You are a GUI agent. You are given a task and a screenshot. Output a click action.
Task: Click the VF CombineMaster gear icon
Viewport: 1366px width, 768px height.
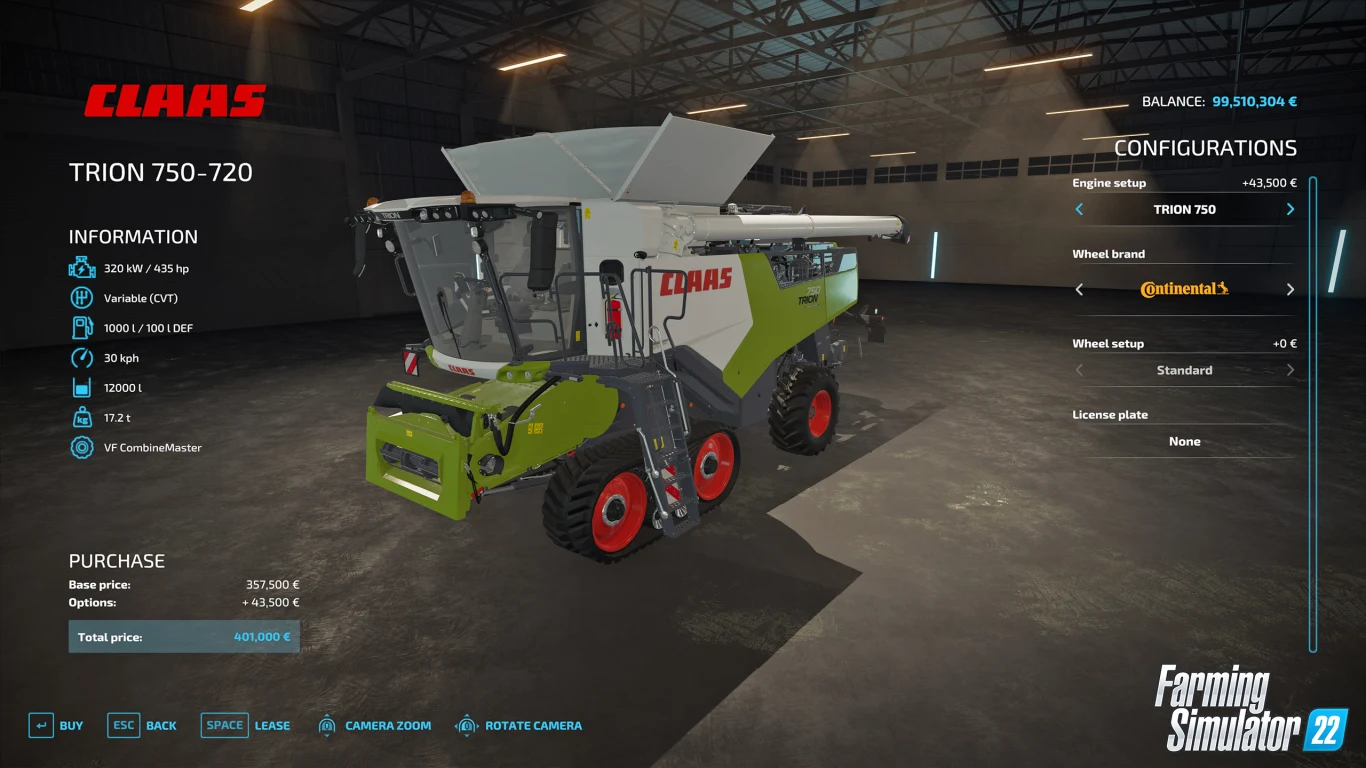[80, 447]
